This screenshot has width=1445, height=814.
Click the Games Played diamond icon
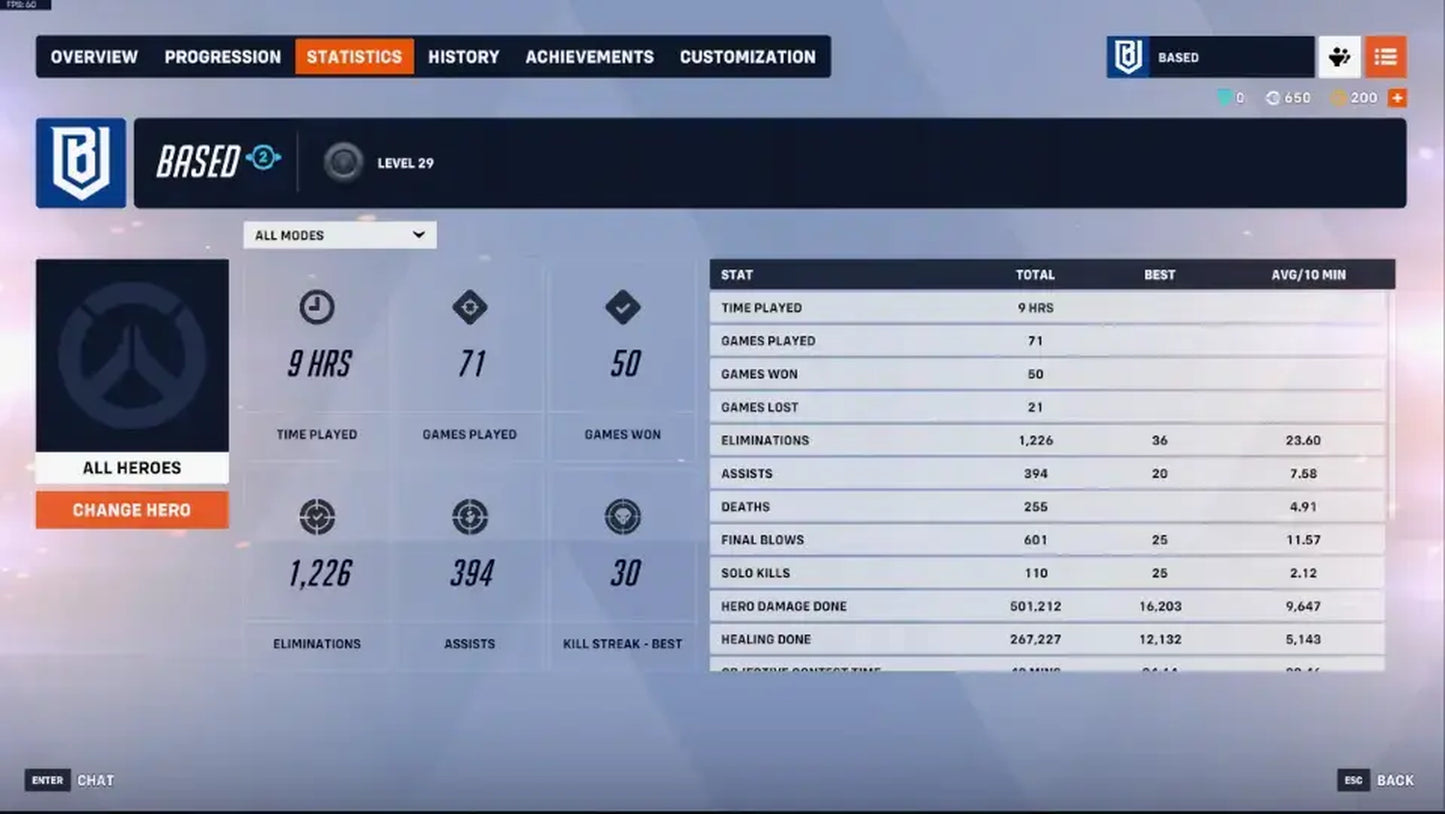pyautogui.click(x=470, y=308)
